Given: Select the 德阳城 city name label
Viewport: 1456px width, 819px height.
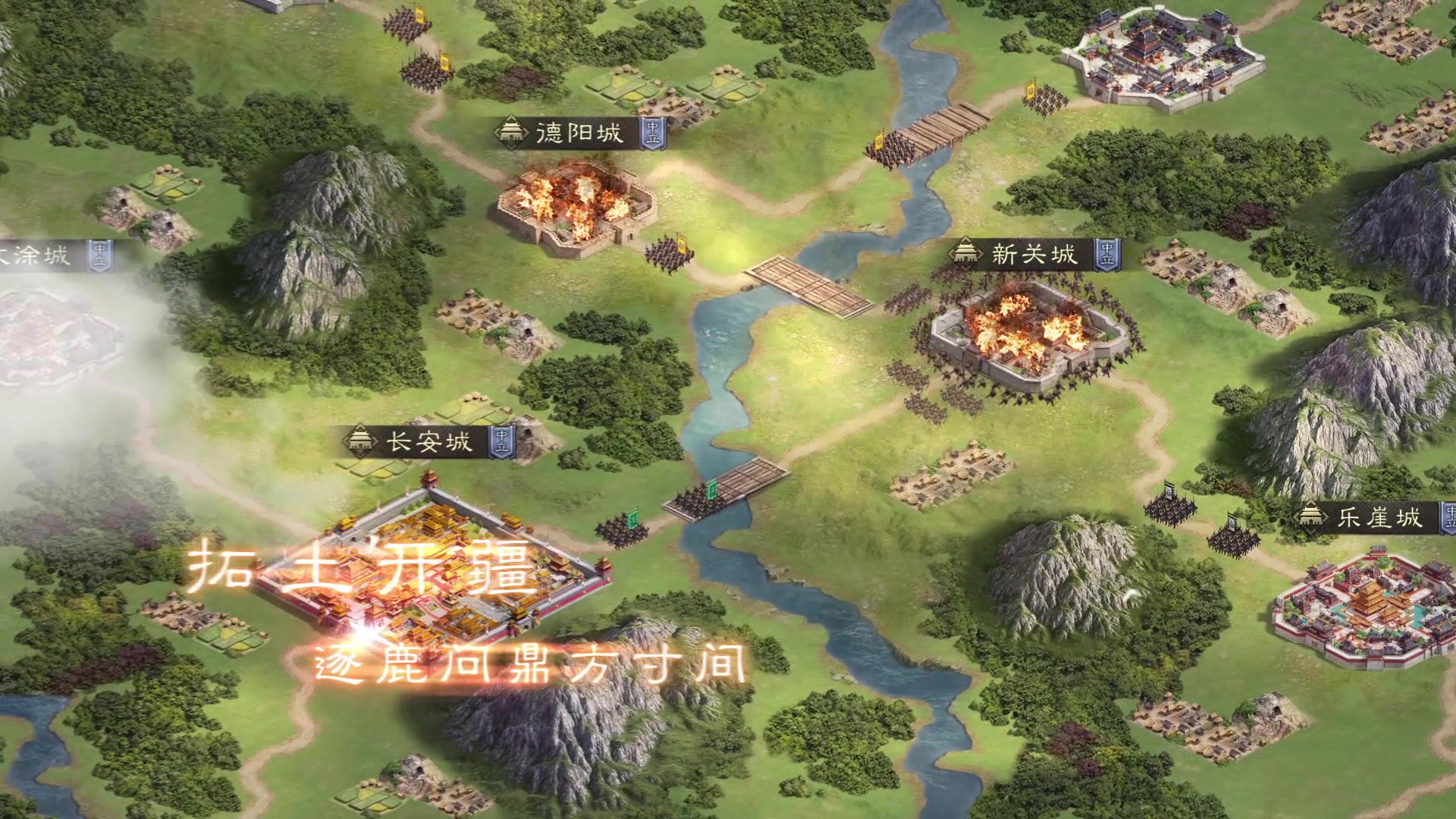Looking at the screenshot, I should (x=579, y=134).
